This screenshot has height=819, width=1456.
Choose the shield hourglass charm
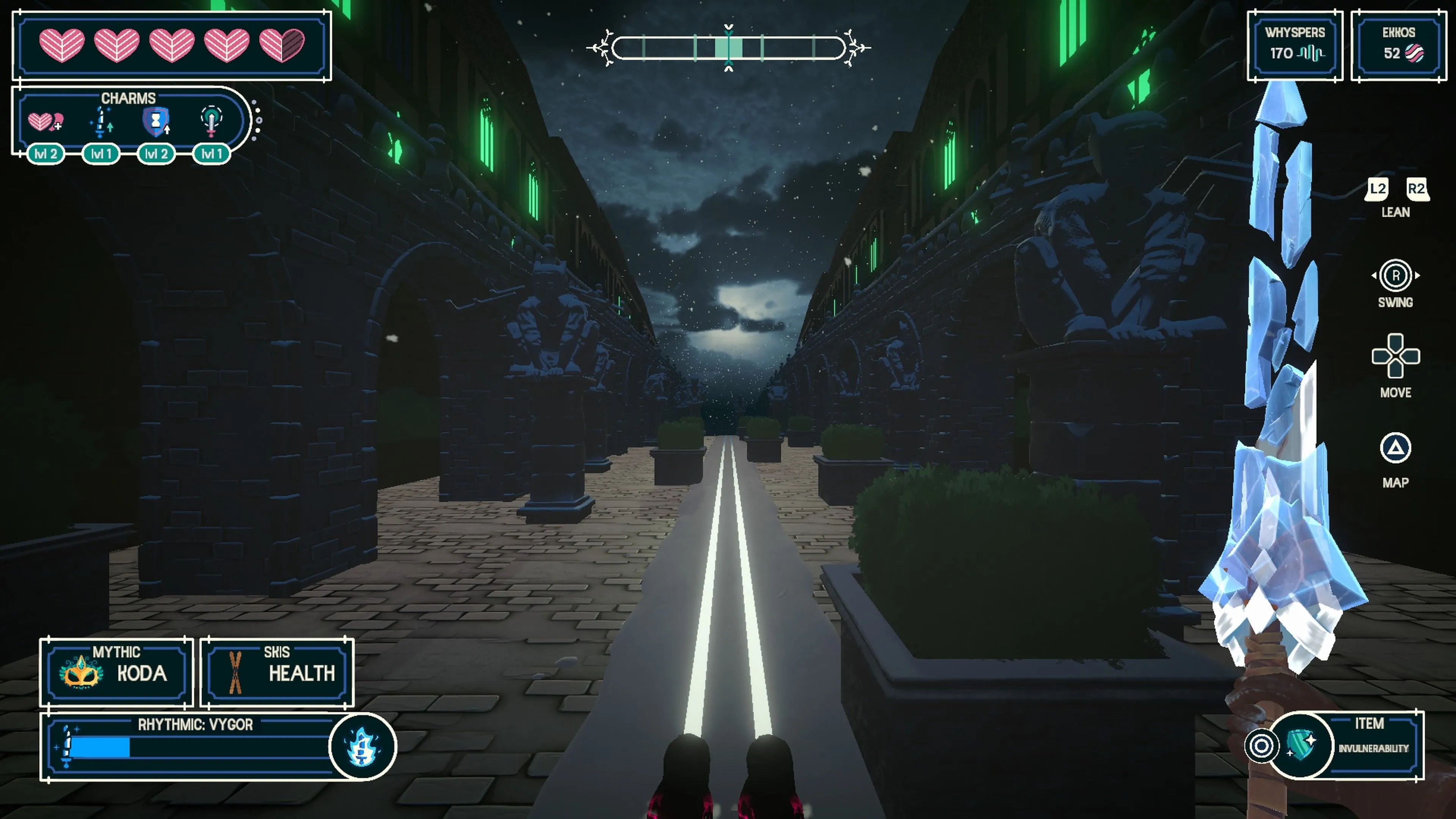pyautogui.click(x=156, y=122)
